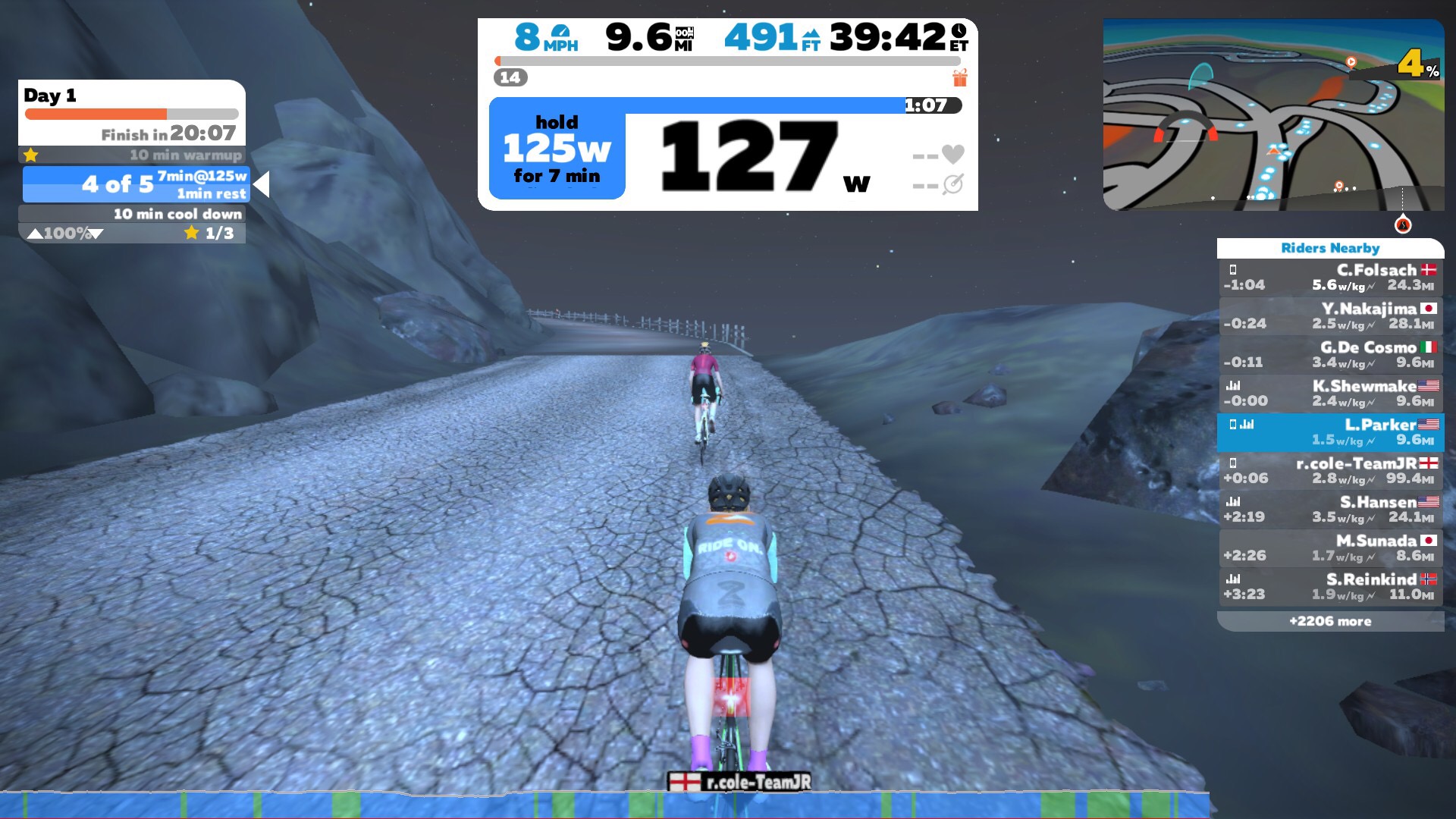Open the orange gift box icon
Image resolution: width=1456 pixels, height=819 pixels.
click(x=960, y=77)
